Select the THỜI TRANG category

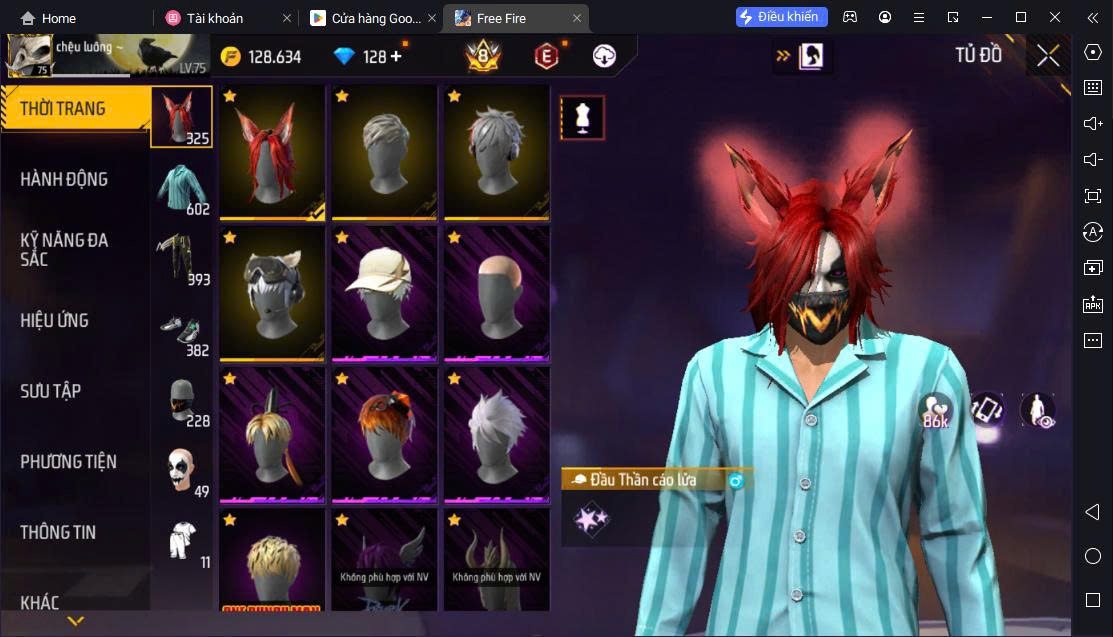tap(62, 108)
